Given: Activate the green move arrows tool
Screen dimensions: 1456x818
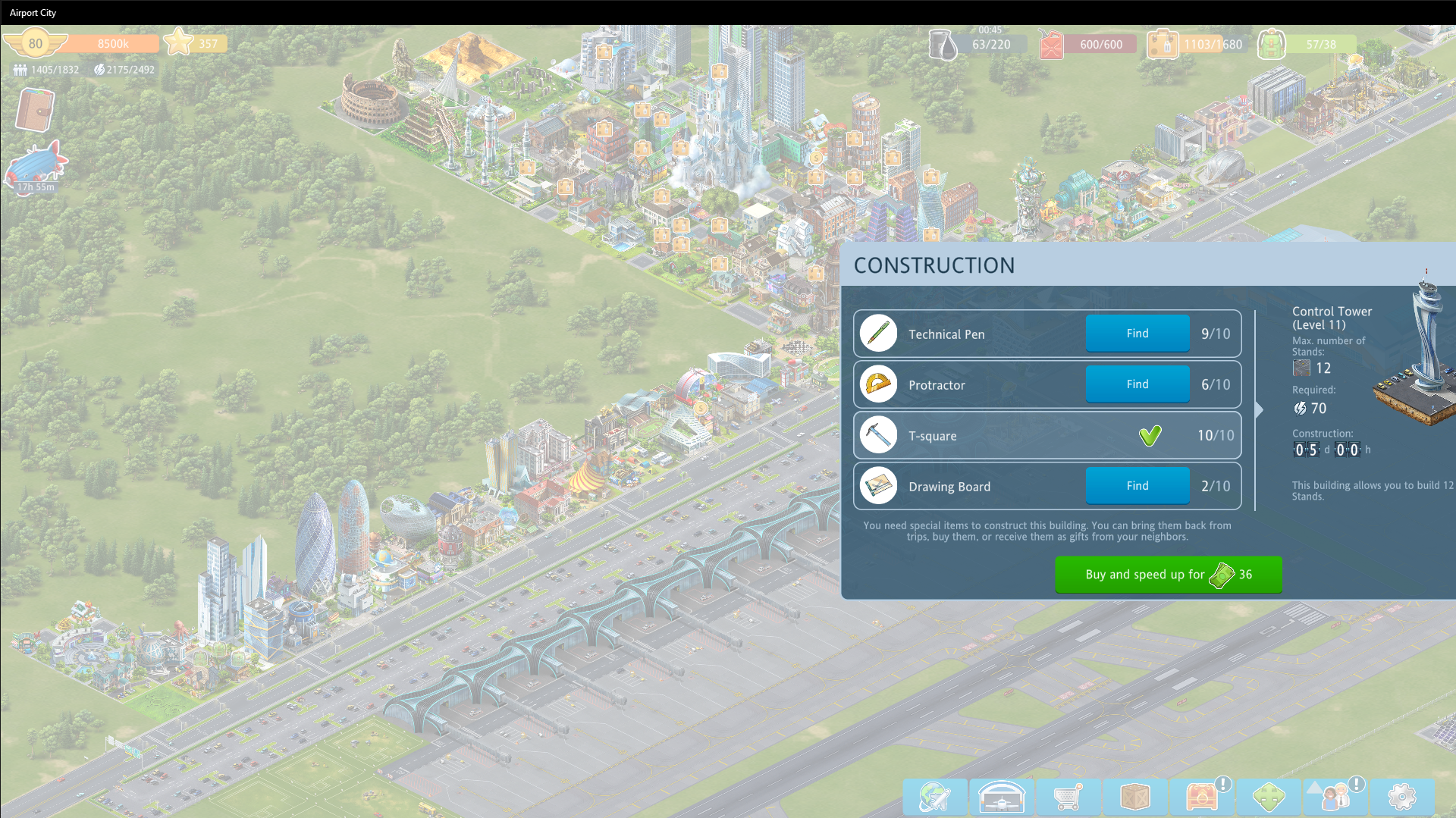Looking at the screenshot, I should click(1268, 797).
